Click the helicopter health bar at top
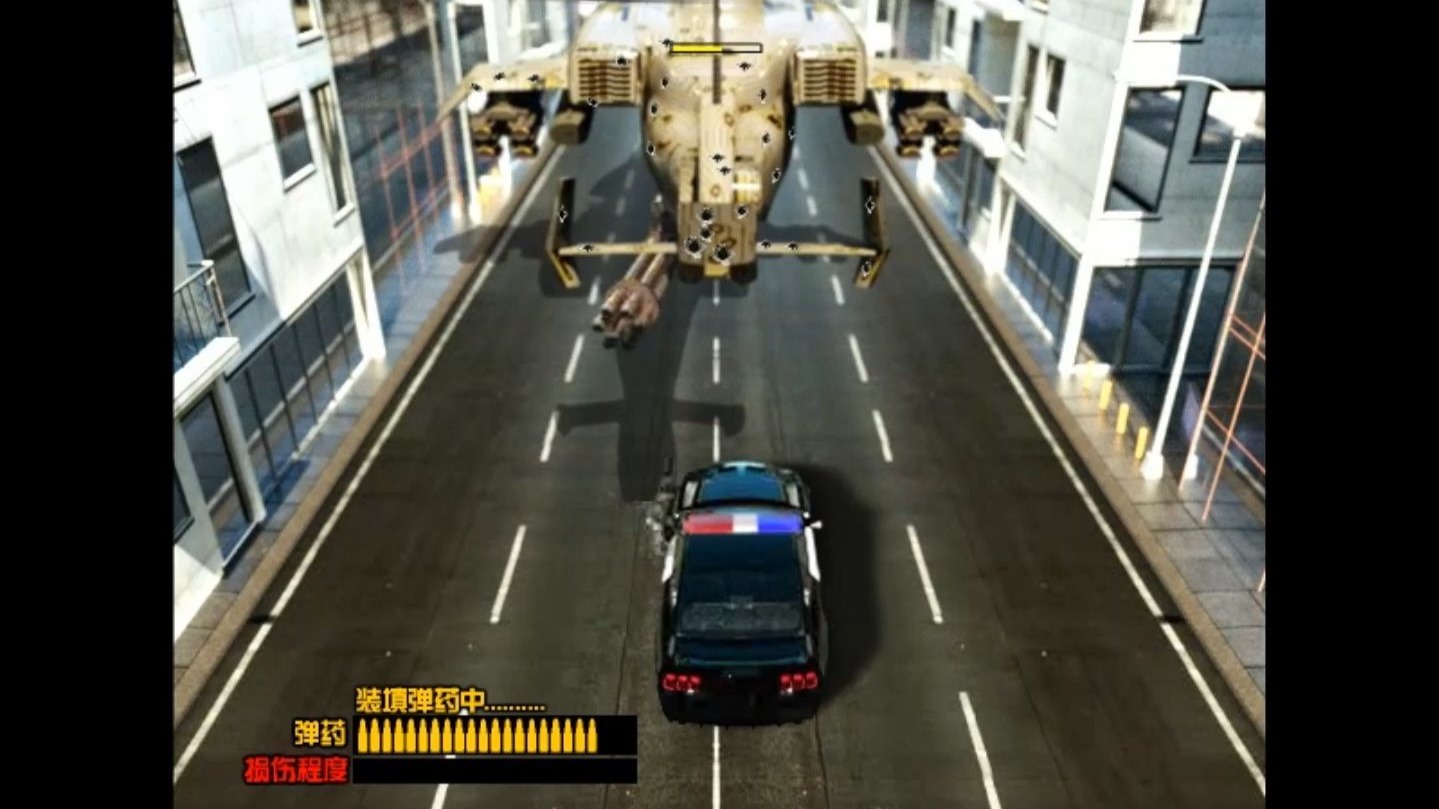The width and height of the screenshot is (1439, 809). (x=716, y=45)
